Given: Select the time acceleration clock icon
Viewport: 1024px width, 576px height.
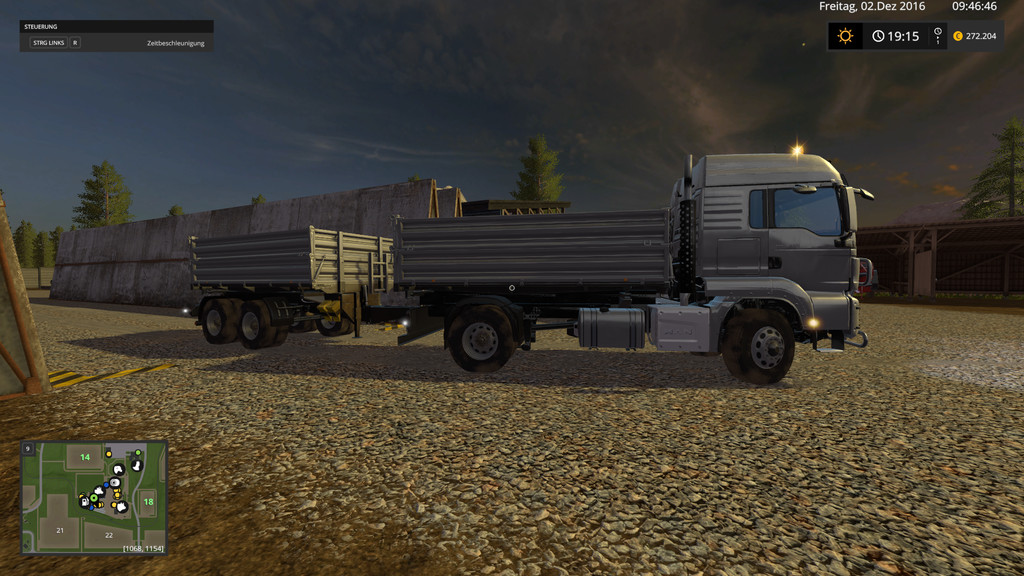Looking at the screenshot, I should (x=878, y=36).
